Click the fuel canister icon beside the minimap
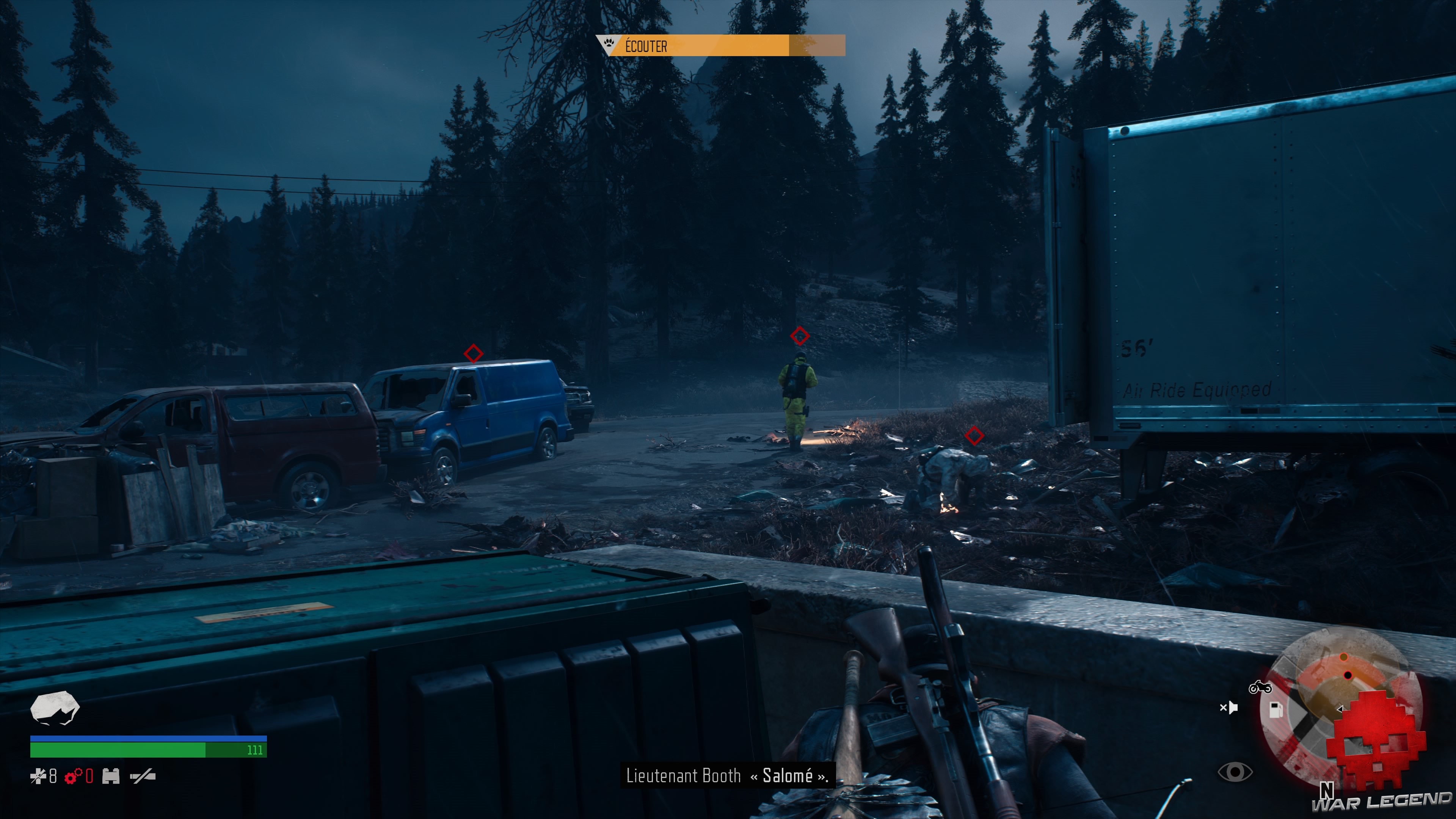 [x=1276, y=711]
